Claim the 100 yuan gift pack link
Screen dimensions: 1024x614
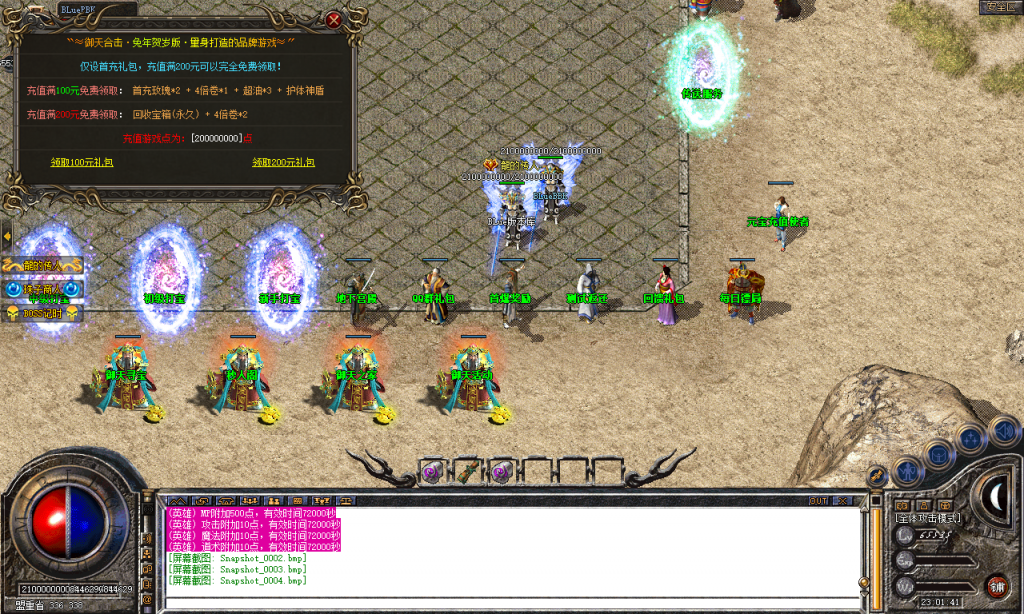83,162
